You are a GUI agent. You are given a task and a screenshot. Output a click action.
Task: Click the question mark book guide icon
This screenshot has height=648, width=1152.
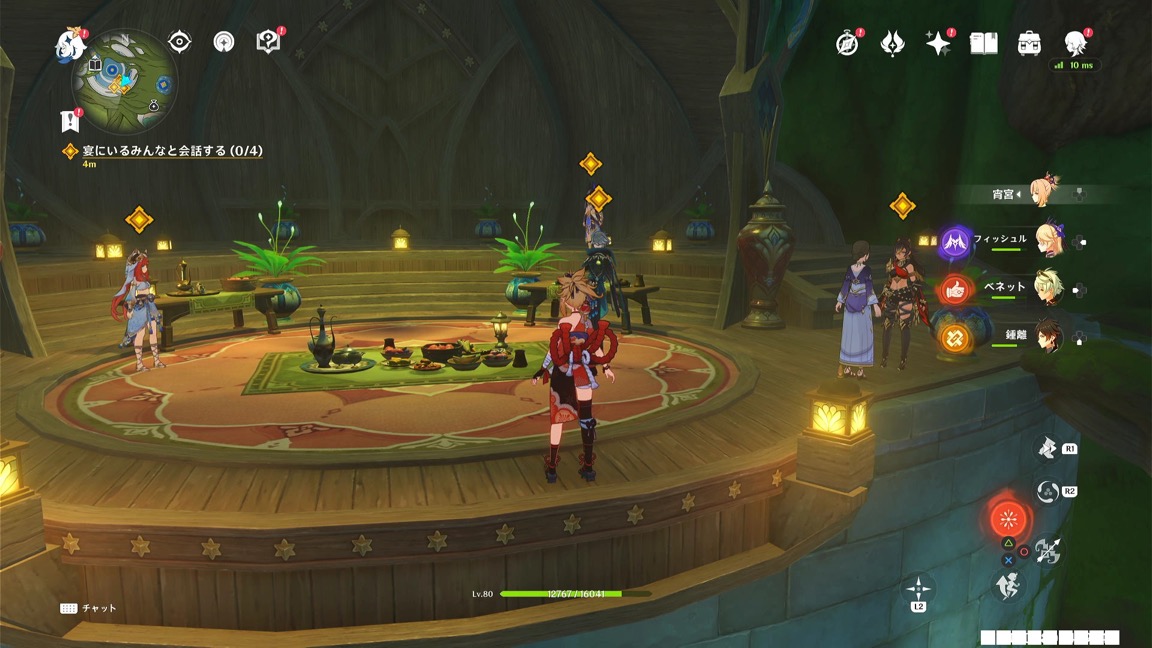268,41
